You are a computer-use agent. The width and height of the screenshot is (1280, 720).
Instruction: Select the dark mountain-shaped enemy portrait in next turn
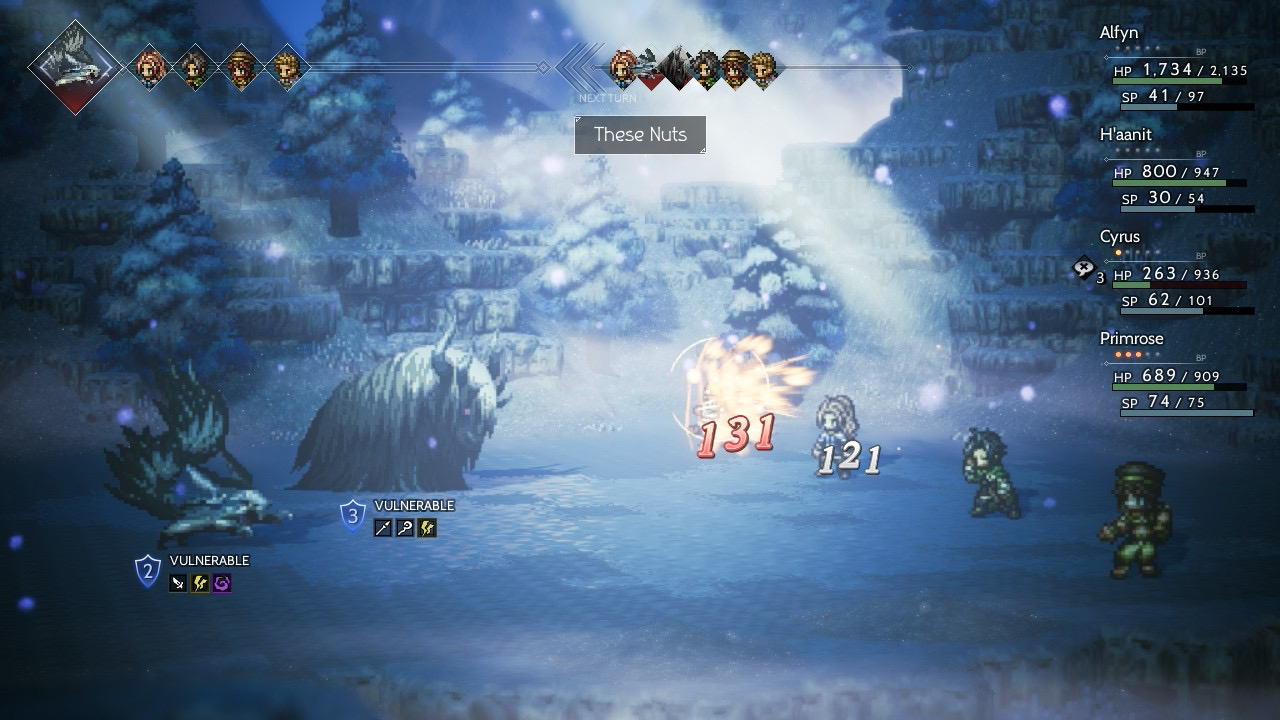(x=677, y=68)
